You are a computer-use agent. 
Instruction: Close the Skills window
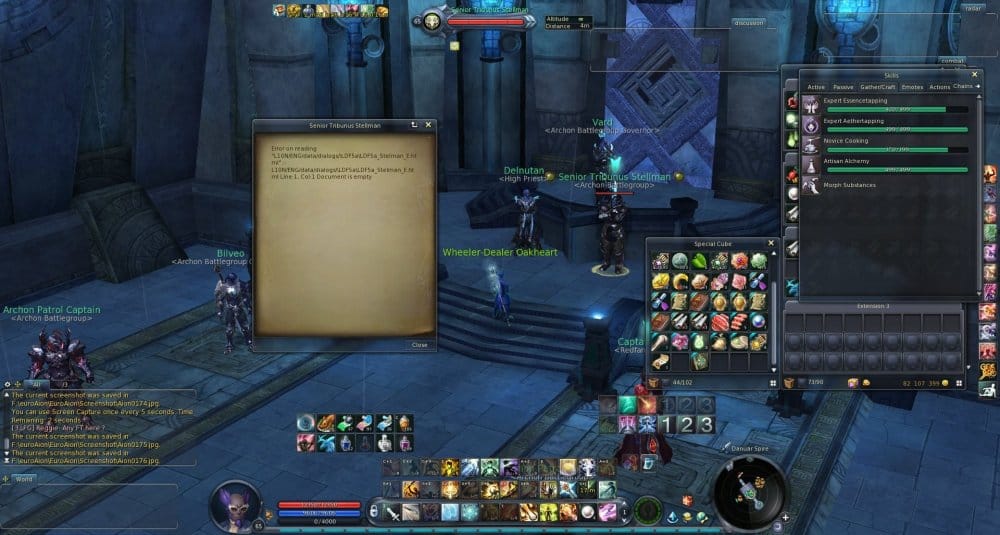(975, 74)
